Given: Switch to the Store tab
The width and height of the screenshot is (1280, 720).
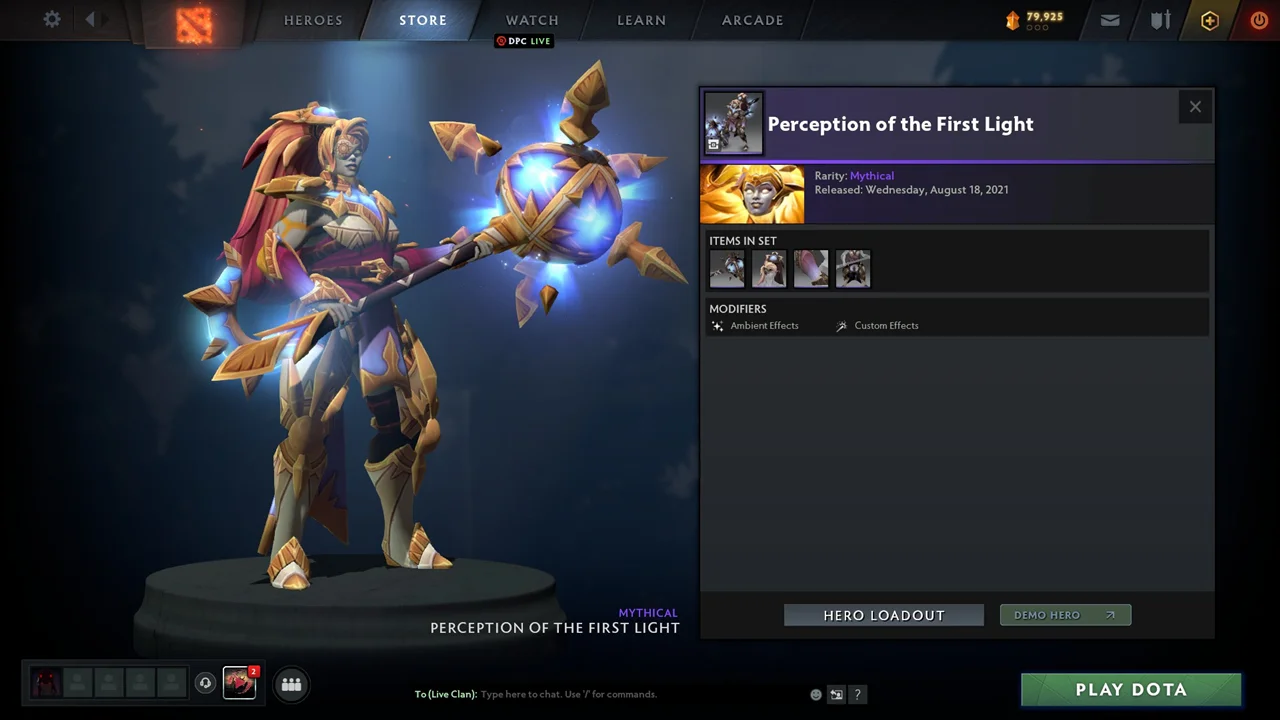Looking at the screenshot, I should (423, 20).
